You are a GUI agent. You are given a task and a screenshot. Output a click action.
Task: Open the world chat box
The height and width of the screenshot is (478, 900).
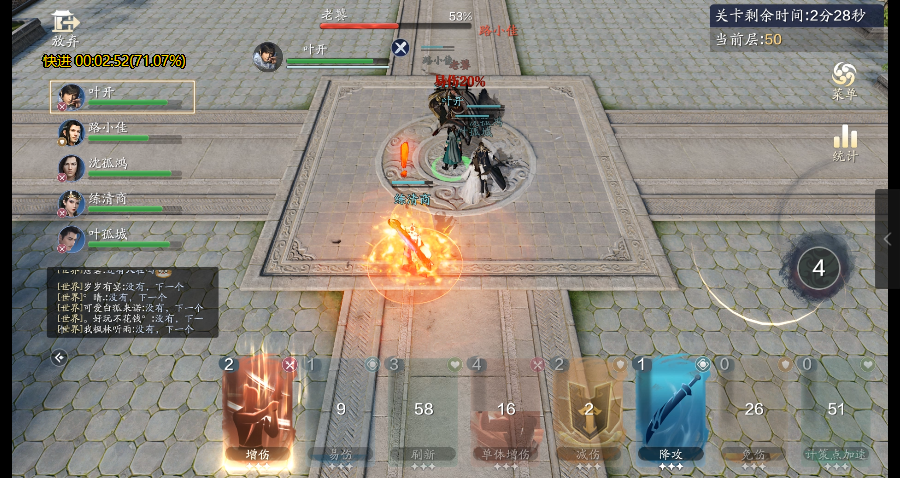tap(132, 302)
